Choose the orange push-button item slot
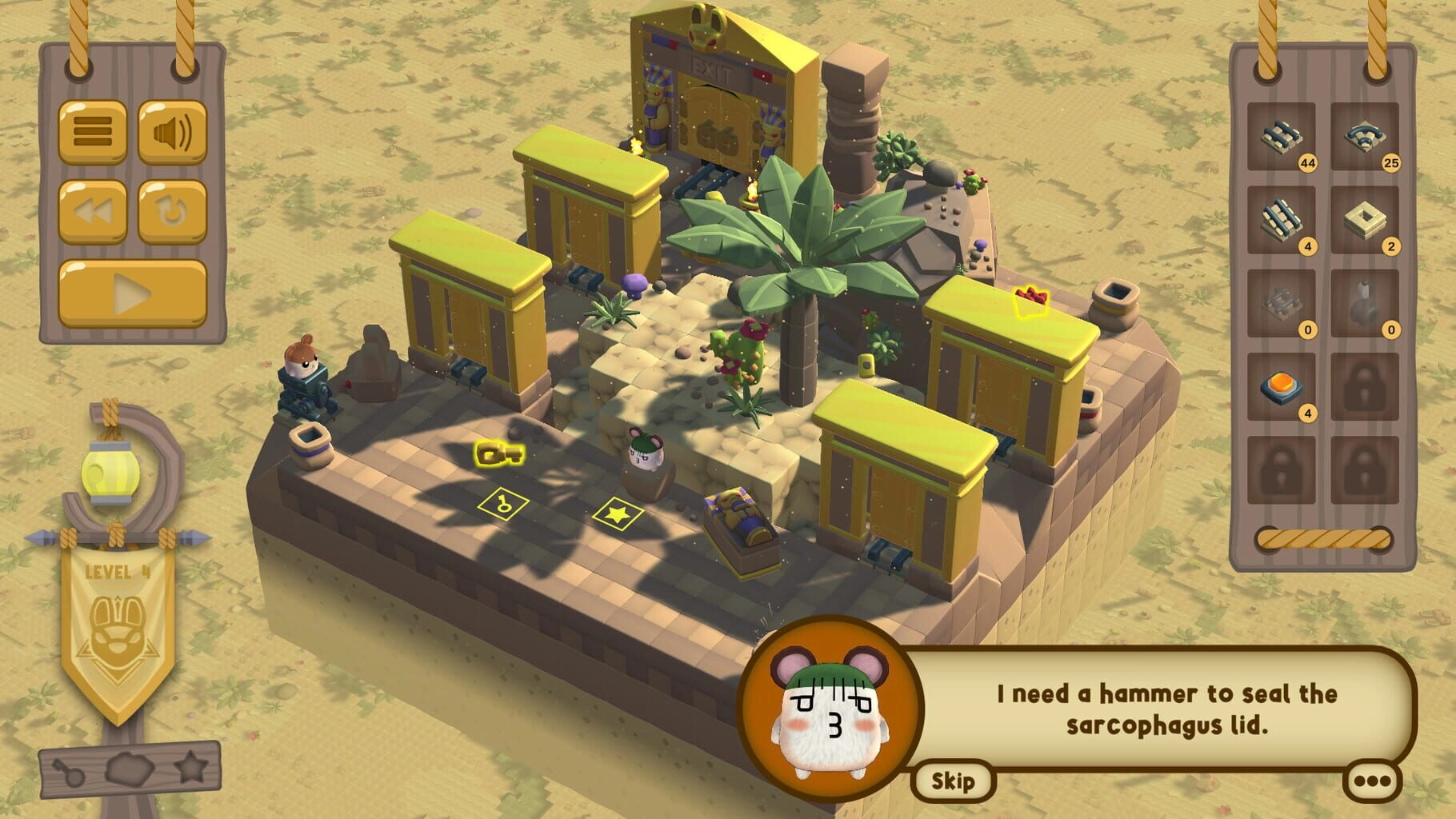Image resolution: width=1456 pixels, height=819 pixels. (x=1281, y=387)
